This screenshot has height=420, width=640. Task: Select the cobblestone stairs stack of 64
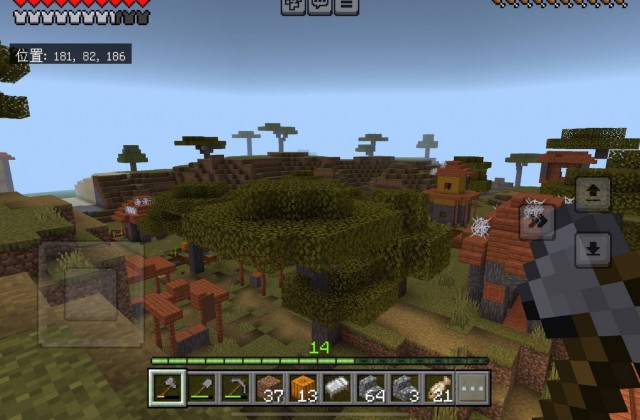point(372,385)
